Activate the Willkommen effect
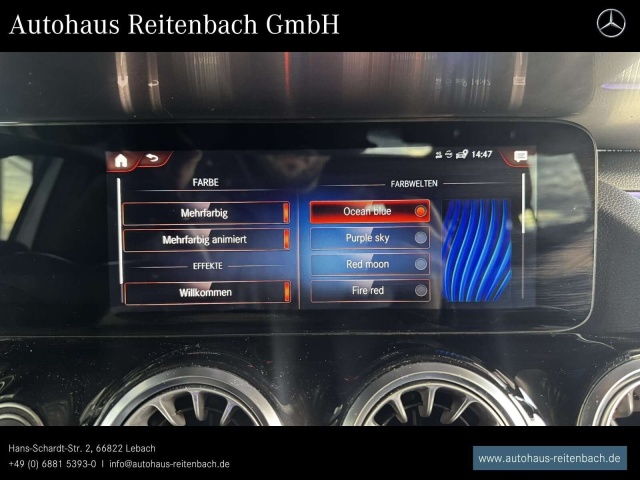 pos(205,293)
